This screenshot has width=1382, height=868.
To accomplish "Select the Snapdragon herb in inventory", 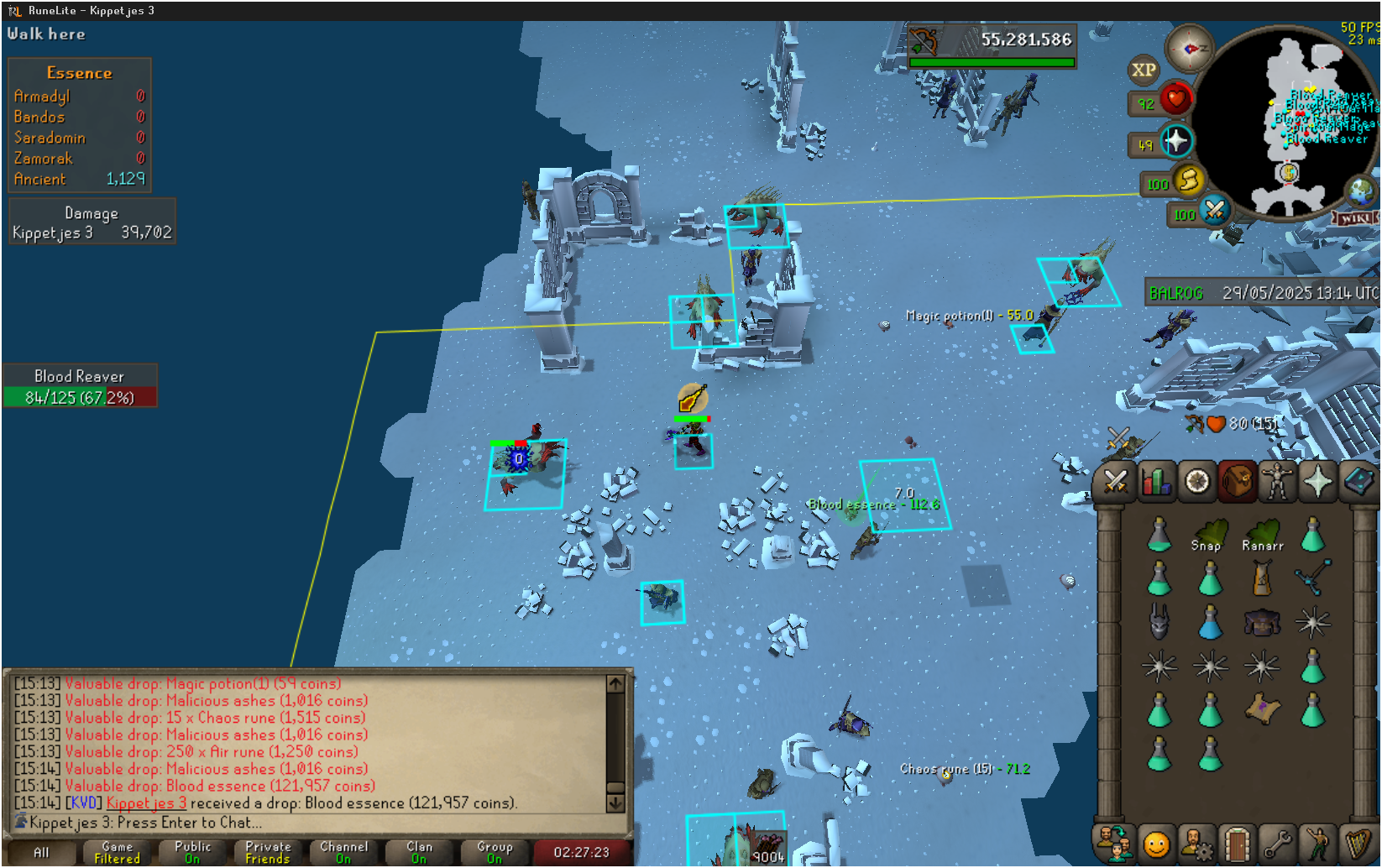I will click(1210, 536).
